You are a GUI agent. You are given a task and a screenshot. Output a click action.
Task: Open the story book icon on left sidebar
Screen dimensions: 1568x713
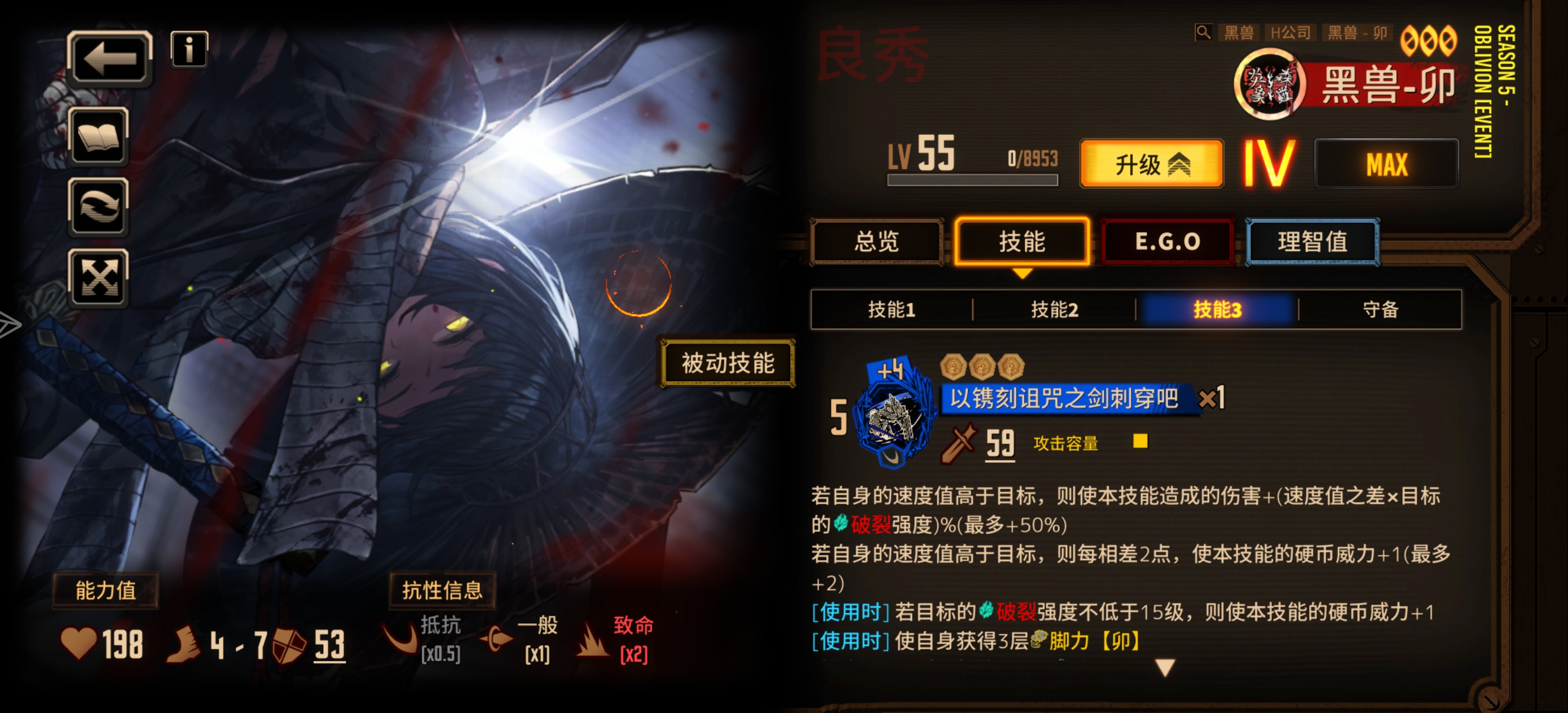tap(99, 139)
